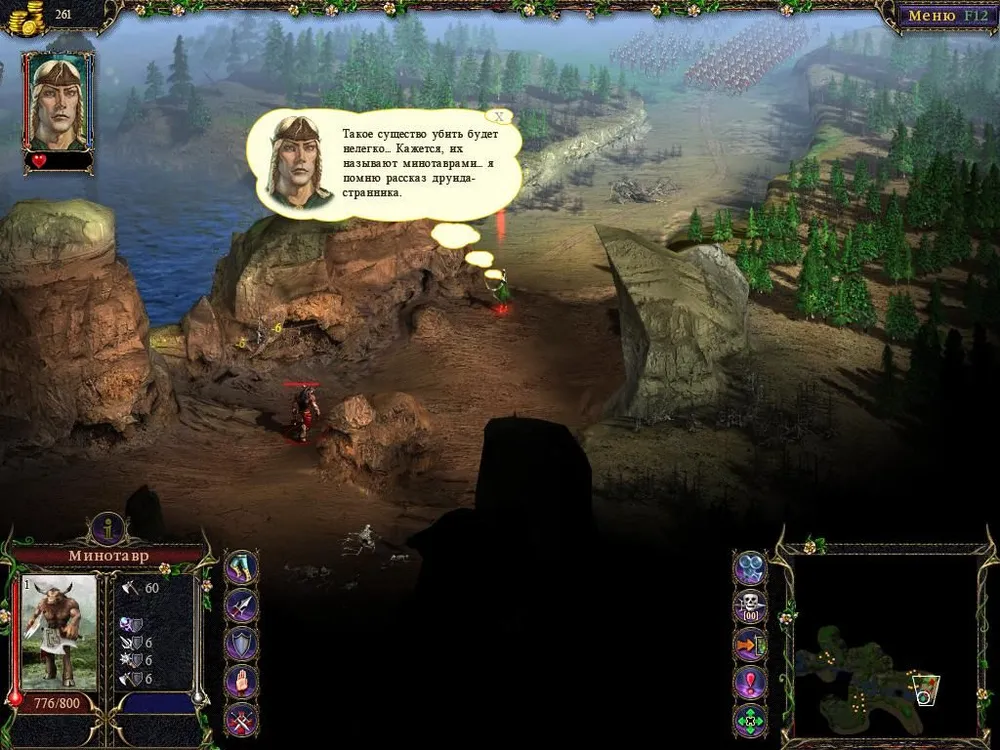The width and height of the screenshot is (1000, 750).
Task: Click the bubbles camera icon
Action: pyautogui.click(x=750, y=568)
